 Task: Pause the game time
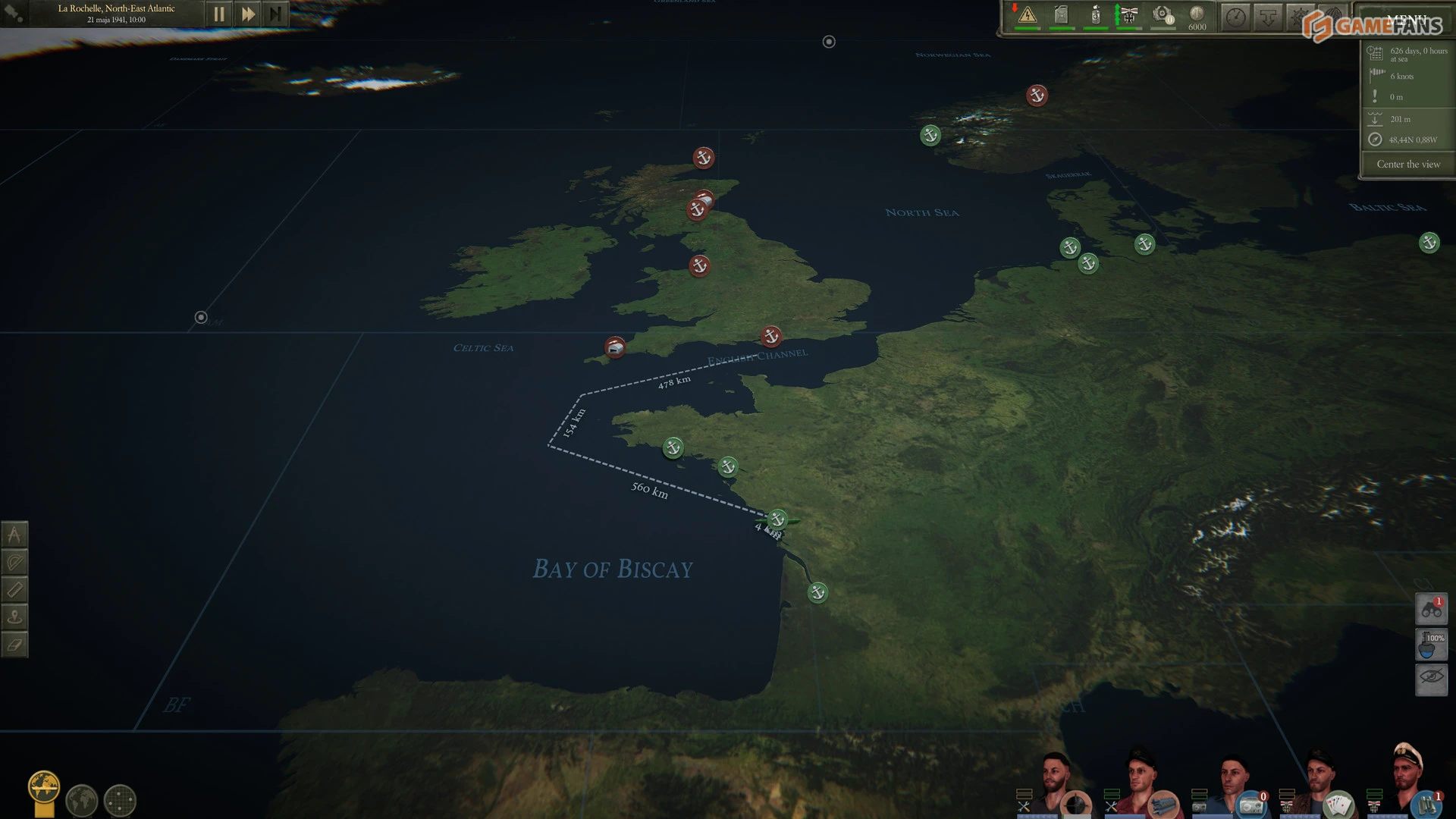tap(218, 14)
